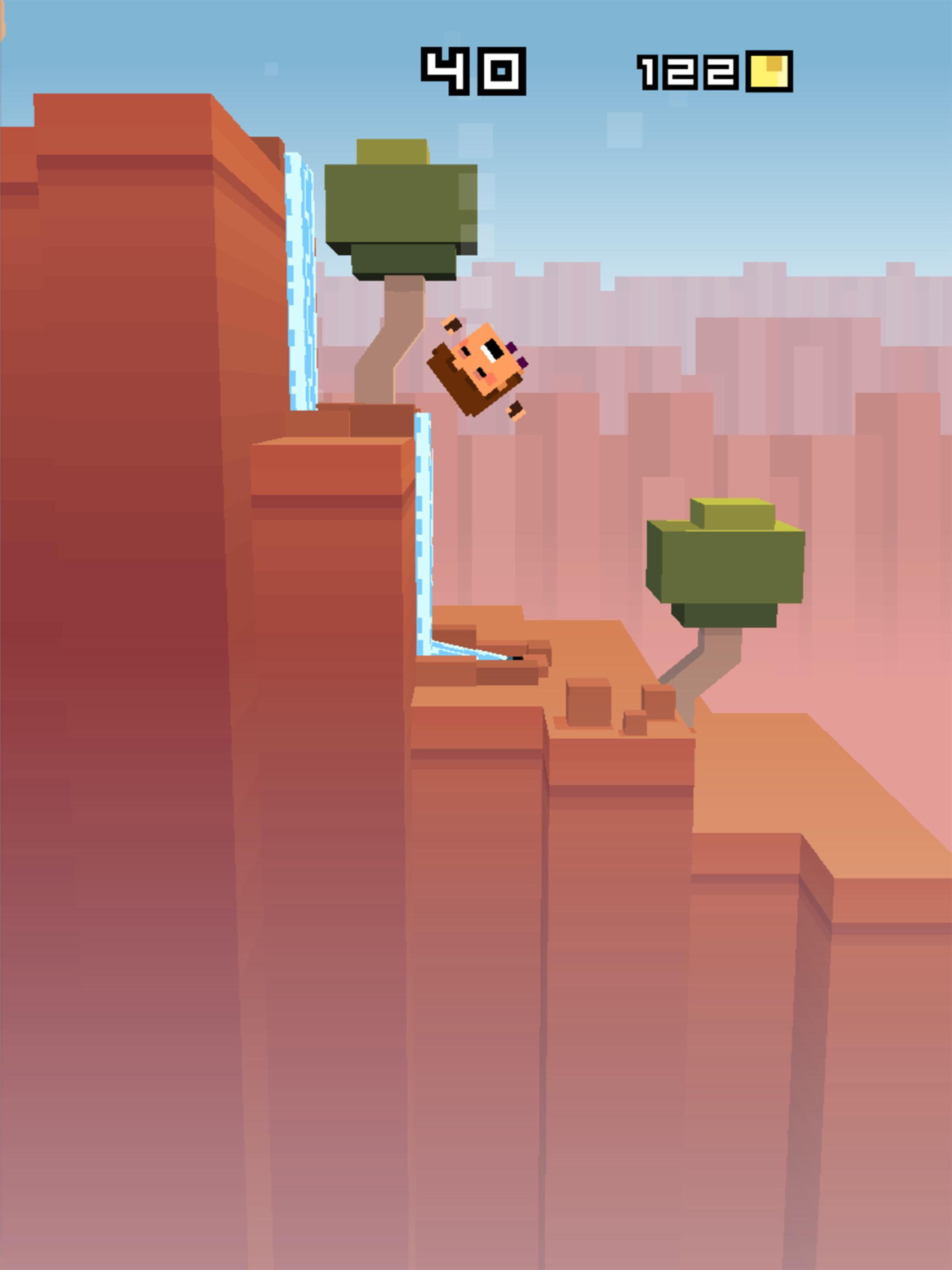Viewport: 952px width, 1270px height.
Task: Select the green tree on the upper ledge
Action: (402, 207)
